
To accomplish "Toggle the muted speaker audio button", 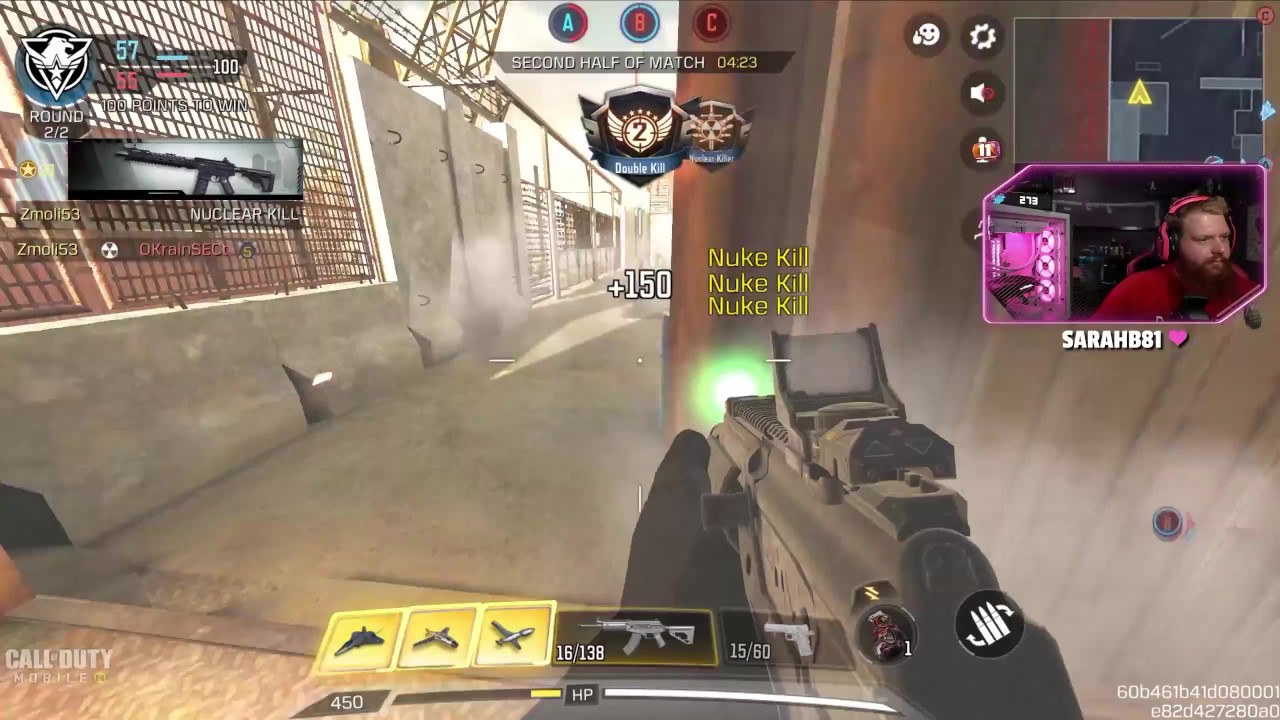I will click(983, 93).
